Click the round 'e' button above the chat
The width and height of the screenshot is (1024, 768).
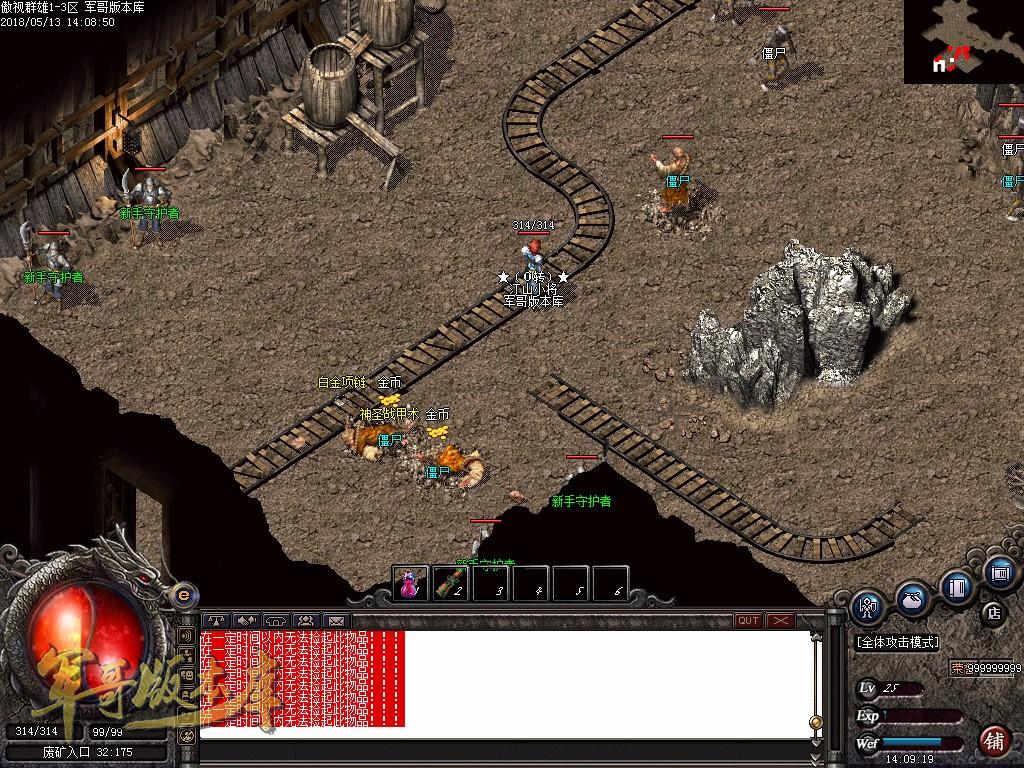pyautogui.click(x=183, y=594)
